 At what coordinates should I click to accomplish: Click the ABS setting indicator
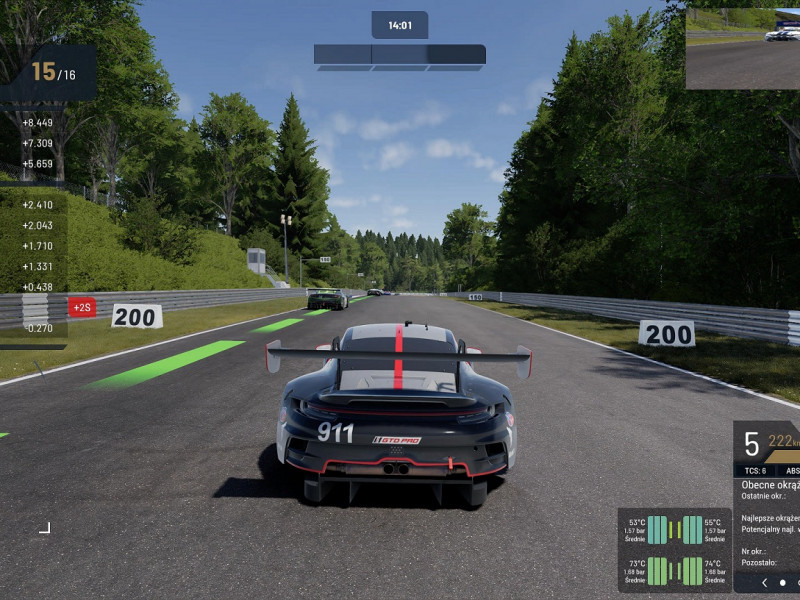click(x=792, y=470)
